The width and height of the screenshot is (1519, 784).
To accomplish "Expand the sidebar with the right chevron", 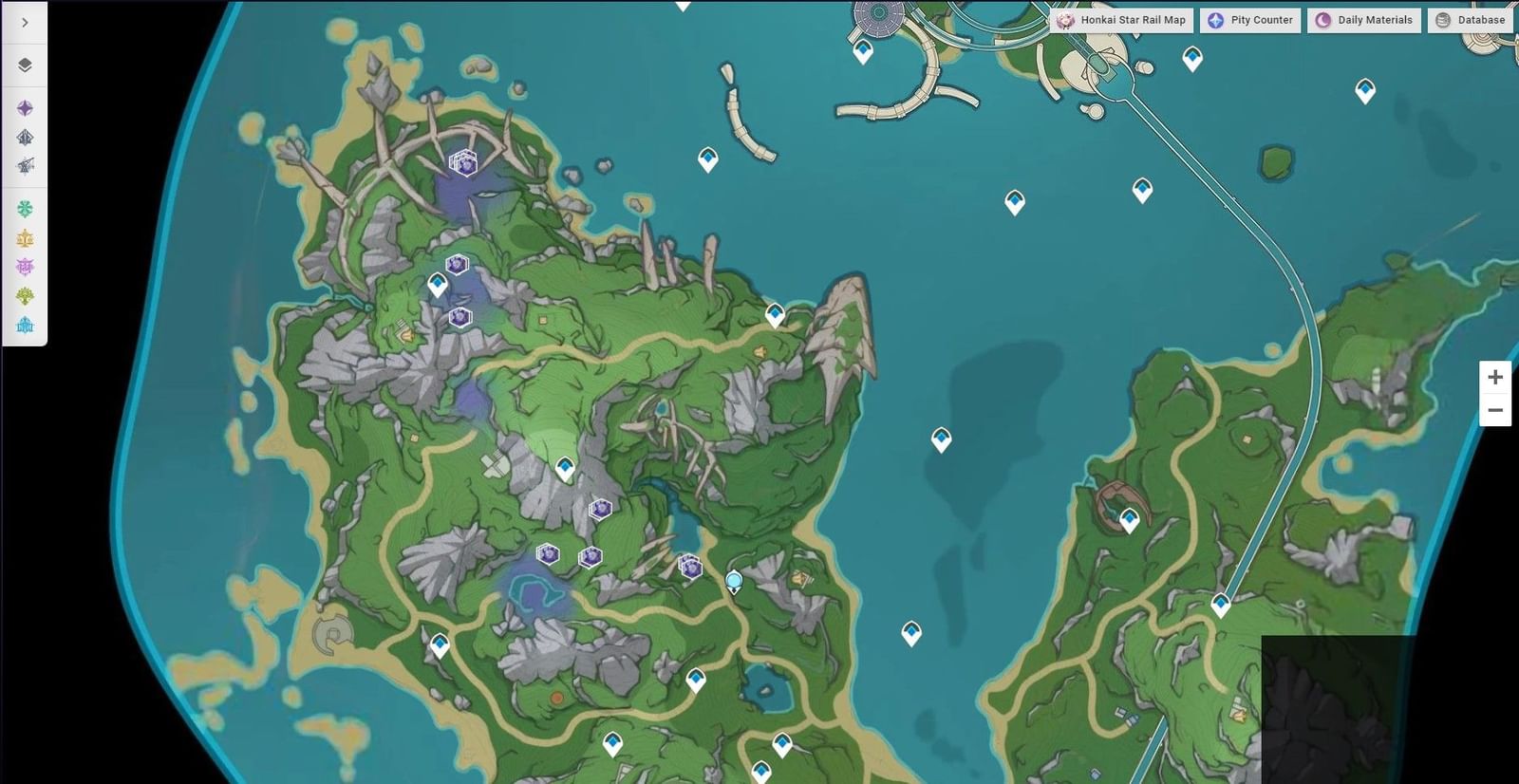I will tap(23, 21).
